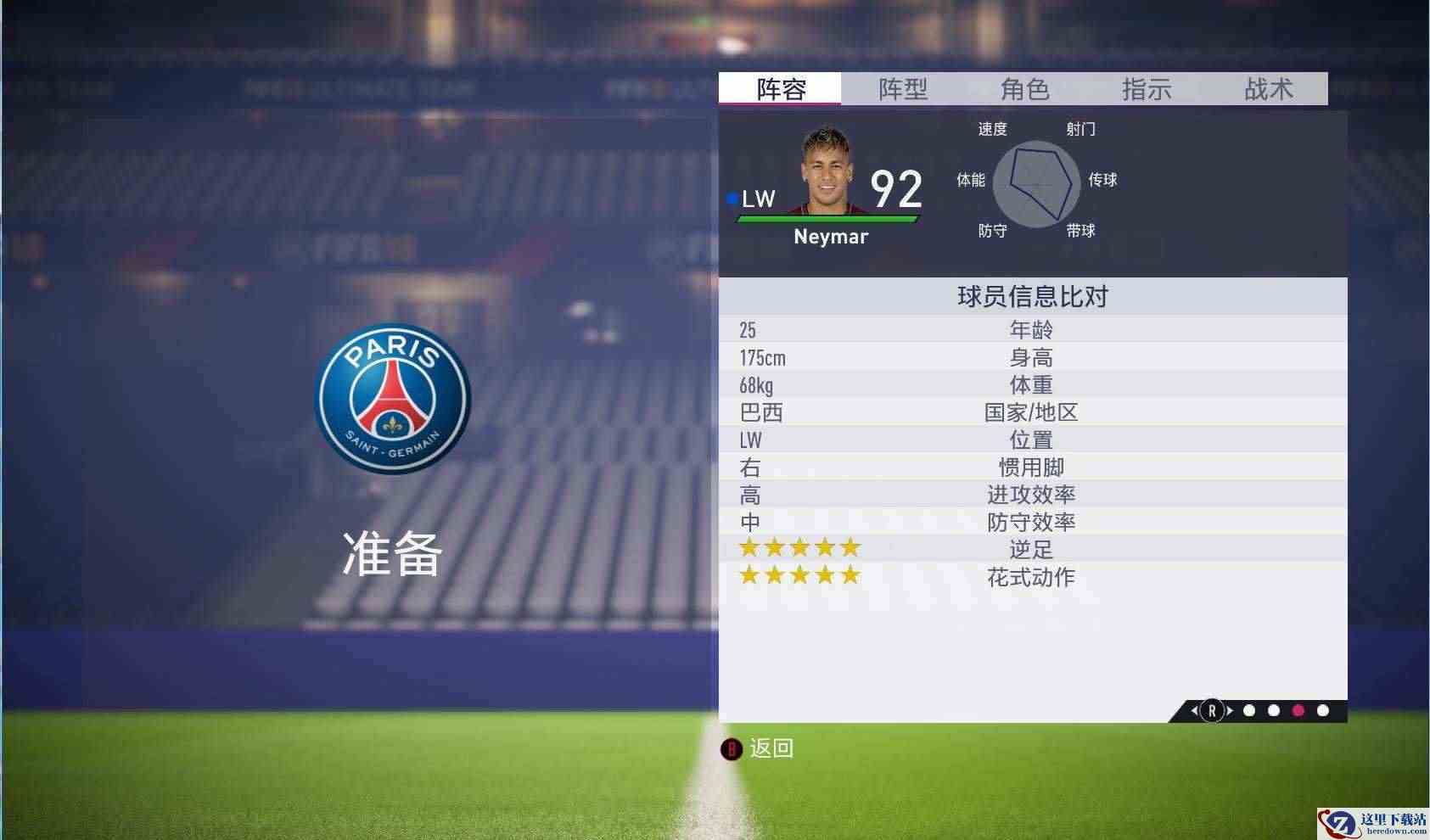The image size is (1430, 840).
Task: Switch to the 阵容 tab
Action: tap(781, 88)
